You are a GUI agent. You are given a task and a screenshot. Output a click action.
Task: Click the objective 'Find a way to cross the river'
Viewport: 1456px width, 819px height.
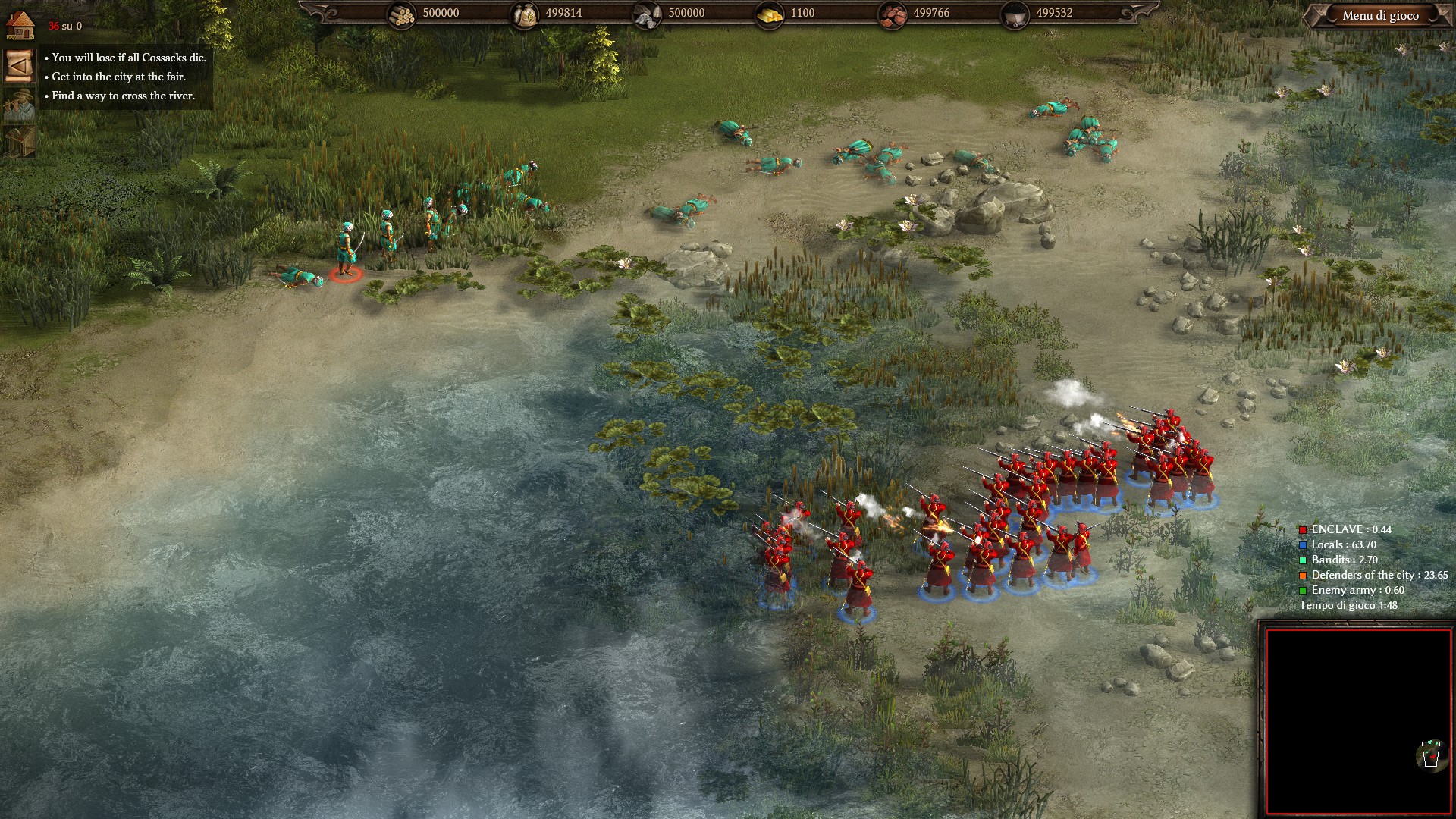124,97
